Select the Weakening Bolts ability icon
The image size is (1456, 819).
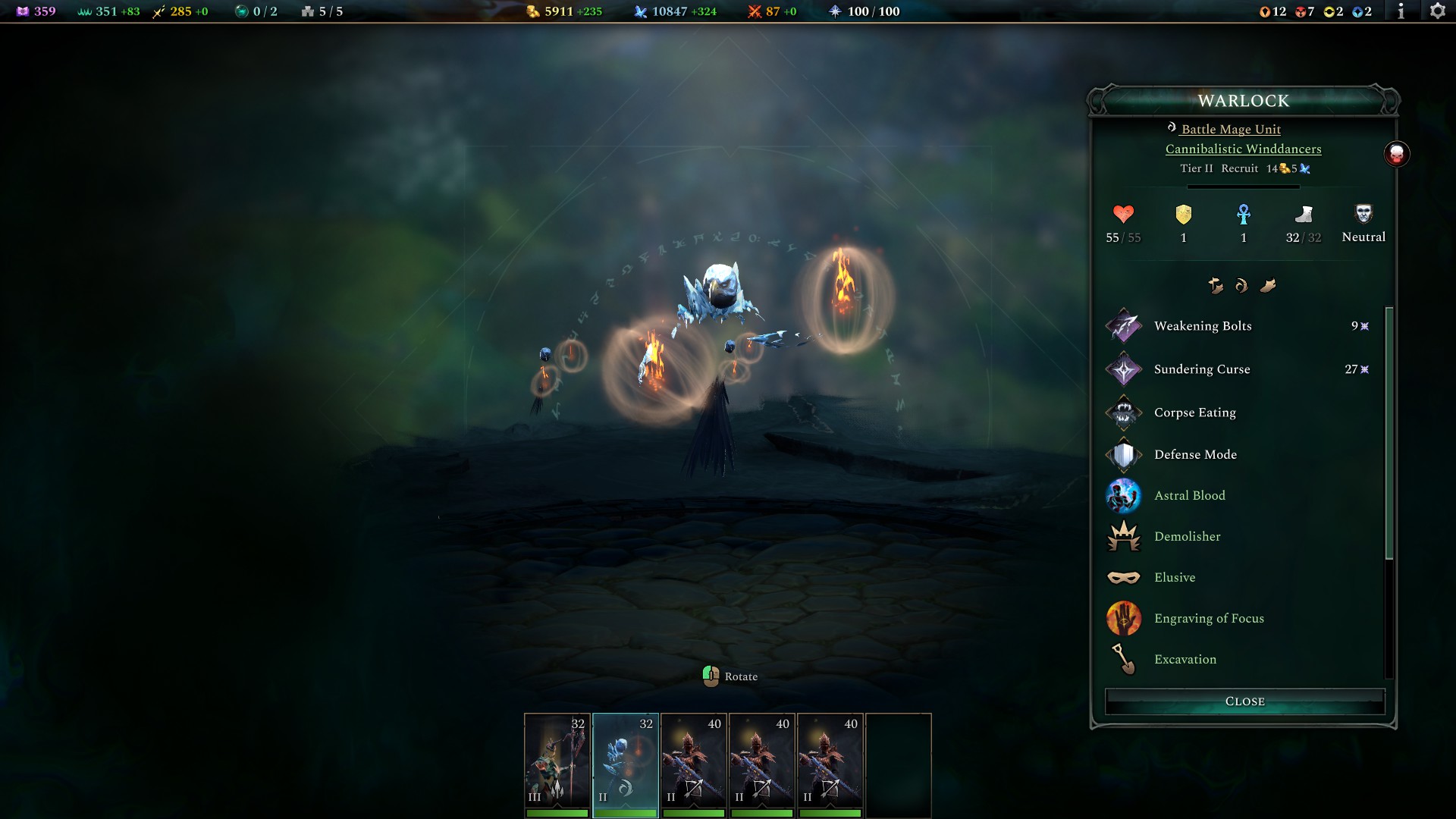pos(1125,326)
